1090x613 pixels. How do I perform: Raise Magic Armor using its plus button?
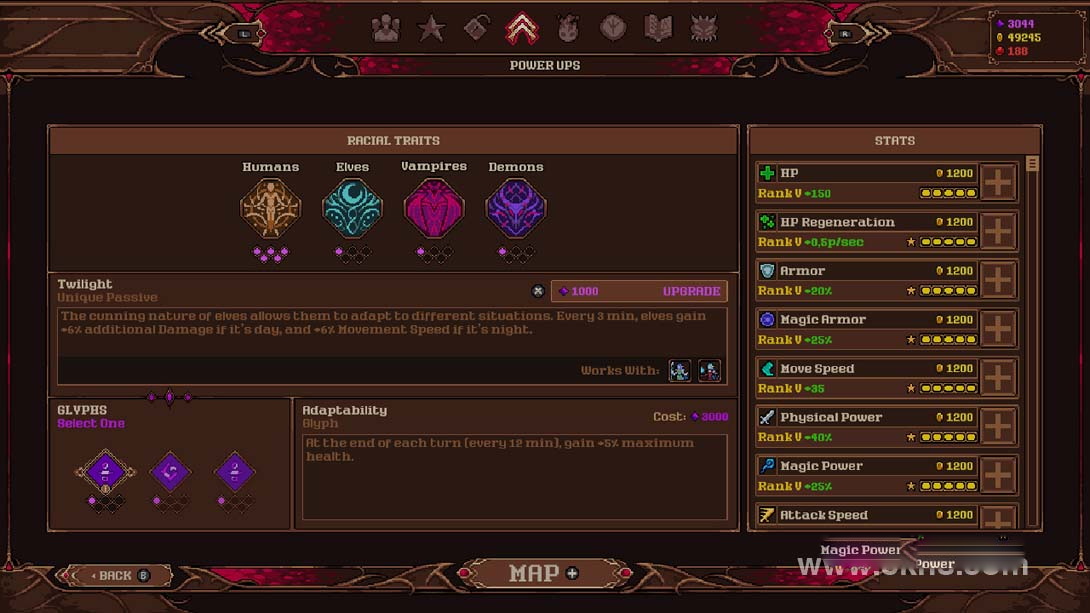998,330
